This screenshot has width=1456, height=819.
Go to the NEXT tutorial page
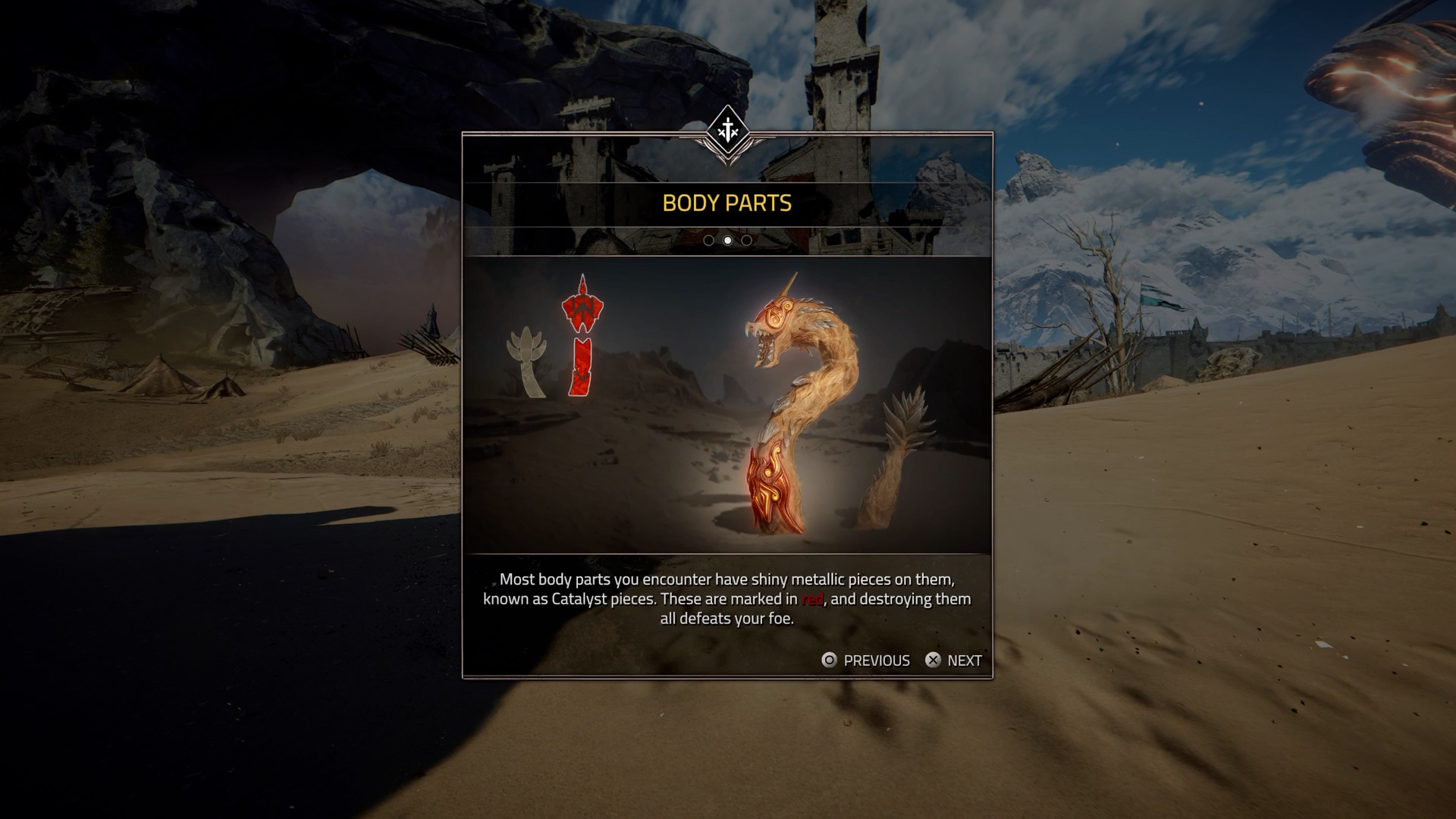pos(953,661)
